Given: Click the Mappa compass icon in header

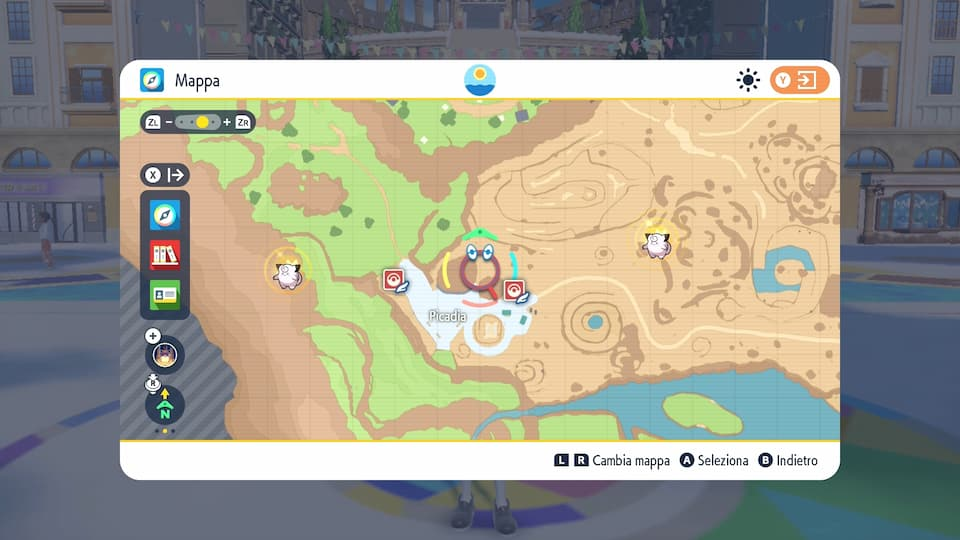Looking at the screenshot, I should click(x=152, y=80).
